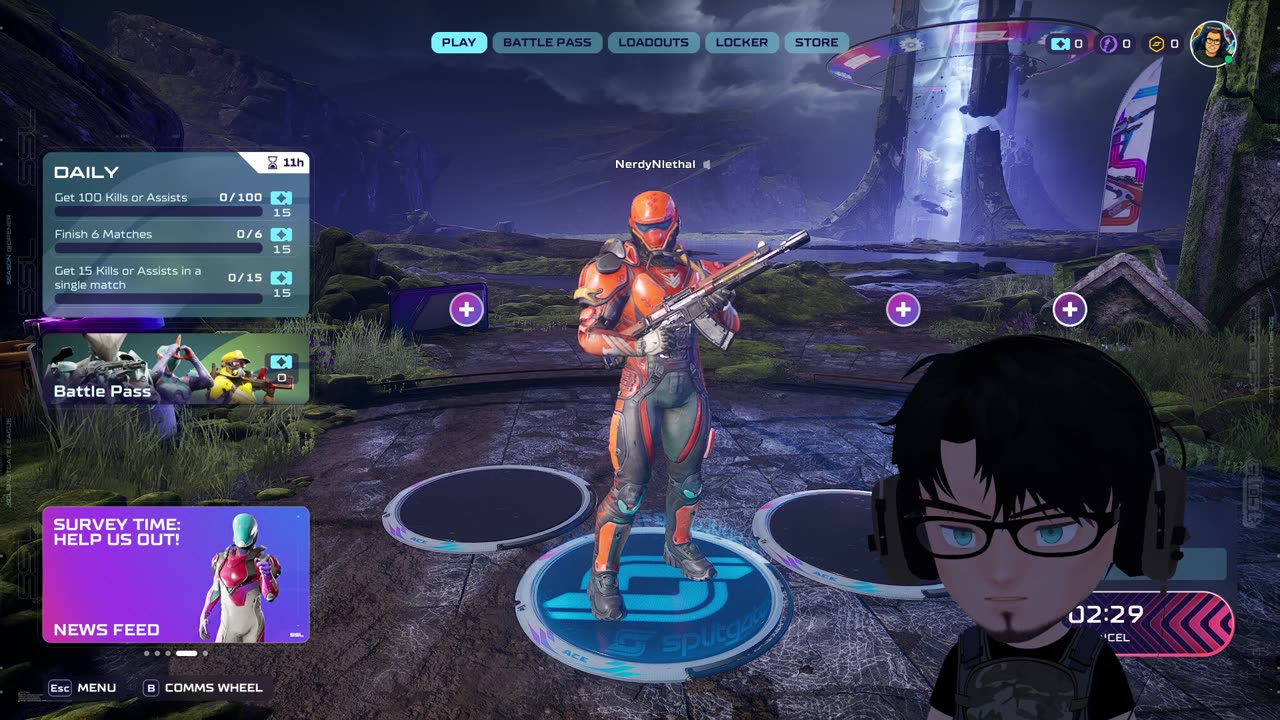Open the player profile avatar
The height and width of the screenshot is (720, 1280).
1213,44
